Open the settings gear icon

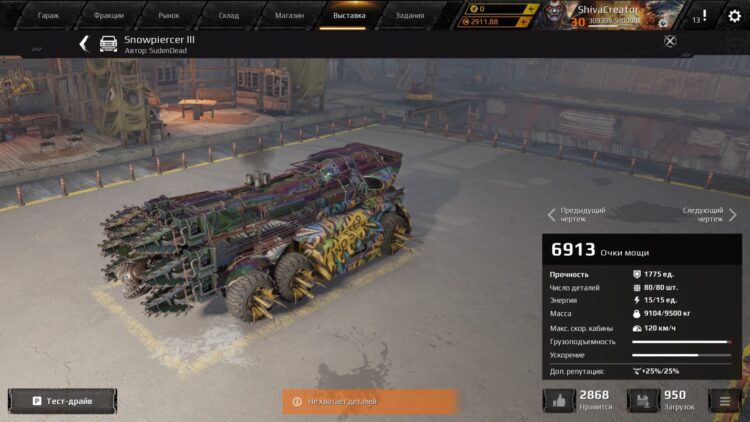(734, 16)
